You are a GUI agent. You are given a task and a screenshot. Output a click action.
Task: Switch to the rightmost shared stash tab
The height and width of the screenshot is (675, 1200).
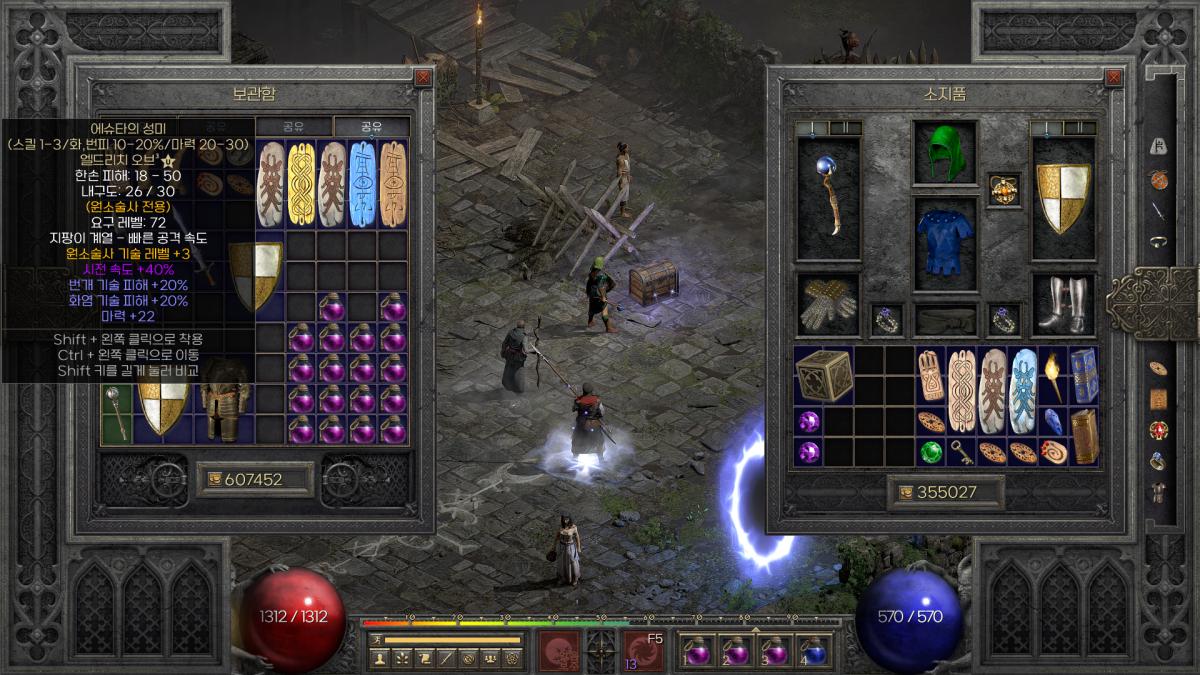371,127
